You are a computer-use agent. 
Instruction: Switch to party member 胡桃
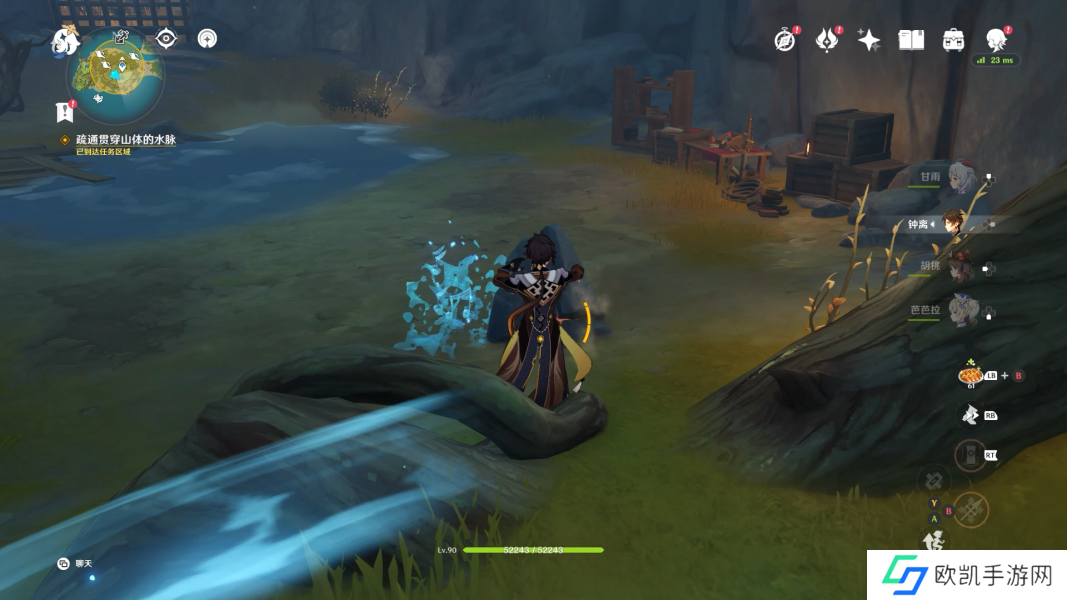(960, 267)
